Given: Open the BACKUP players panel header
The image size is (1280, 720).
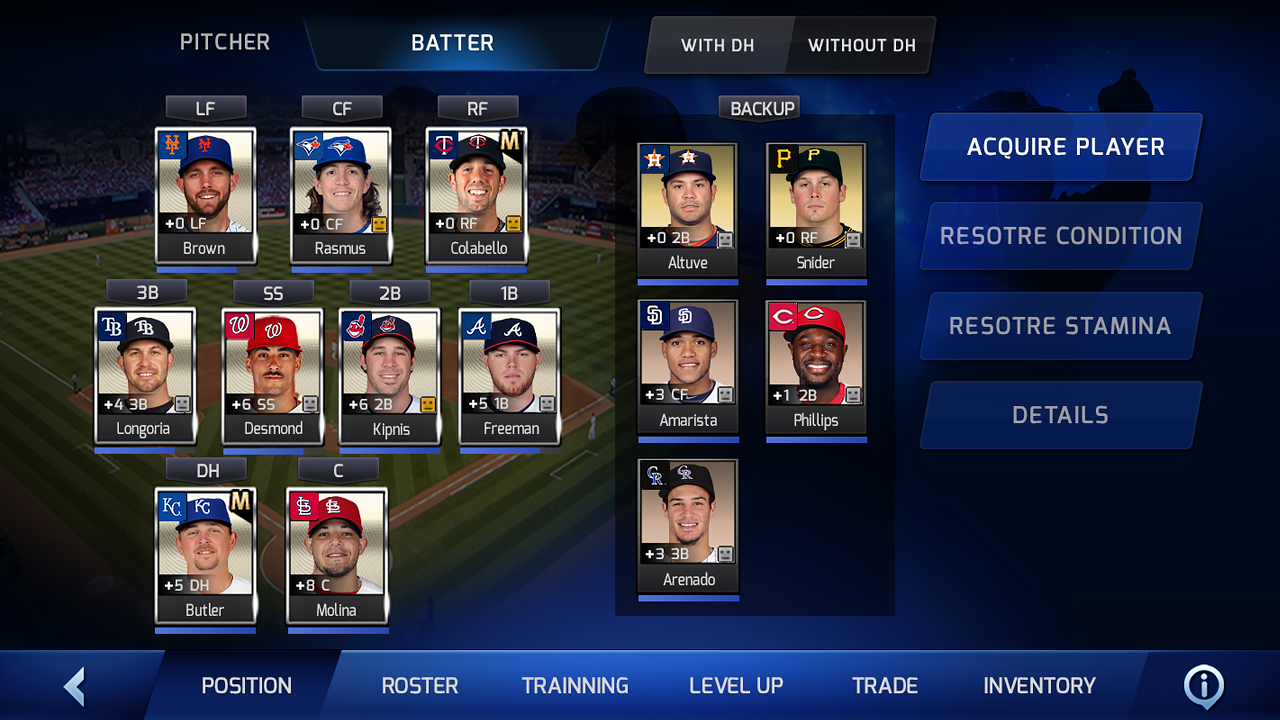Looking at the screenshot, I should pyautogui.click(x=759, y=107).
